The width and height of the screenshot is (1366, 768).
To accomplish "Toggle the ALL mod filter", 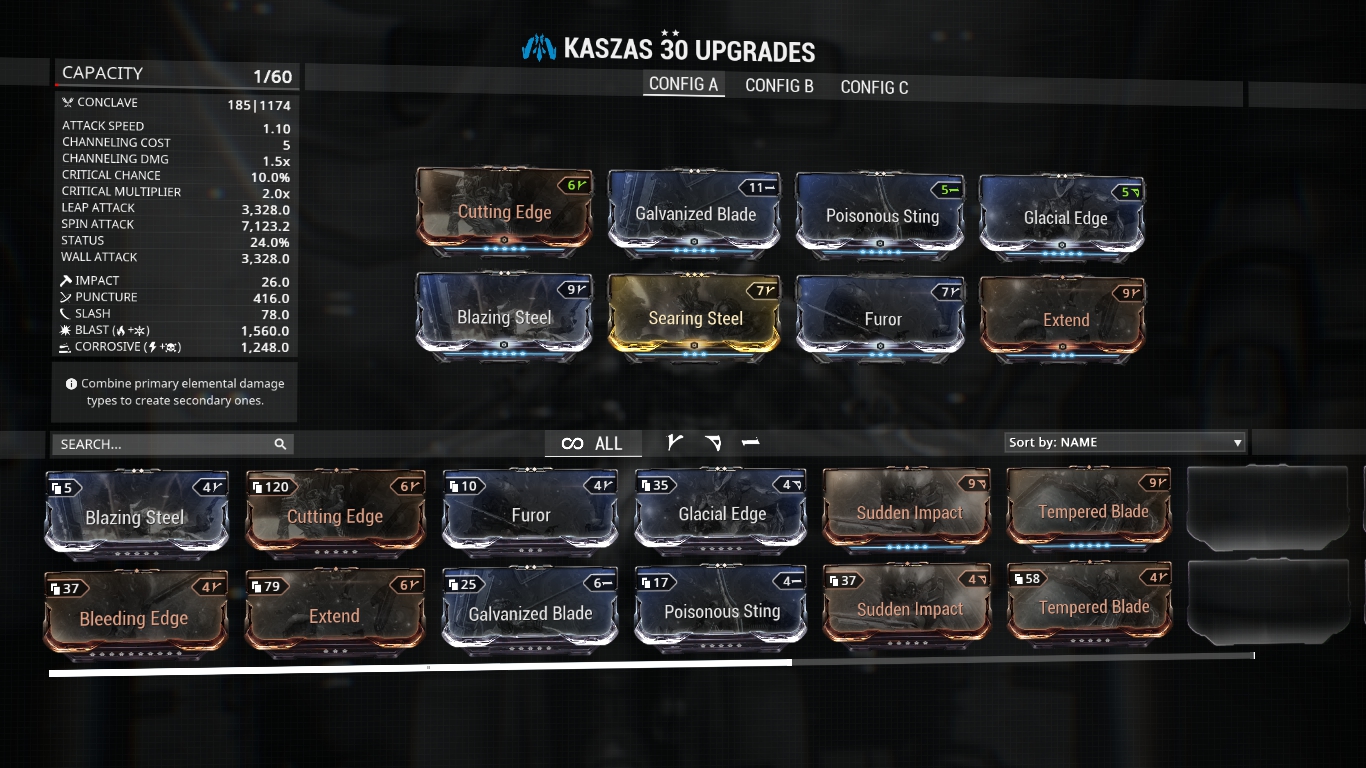I will 593,443.
